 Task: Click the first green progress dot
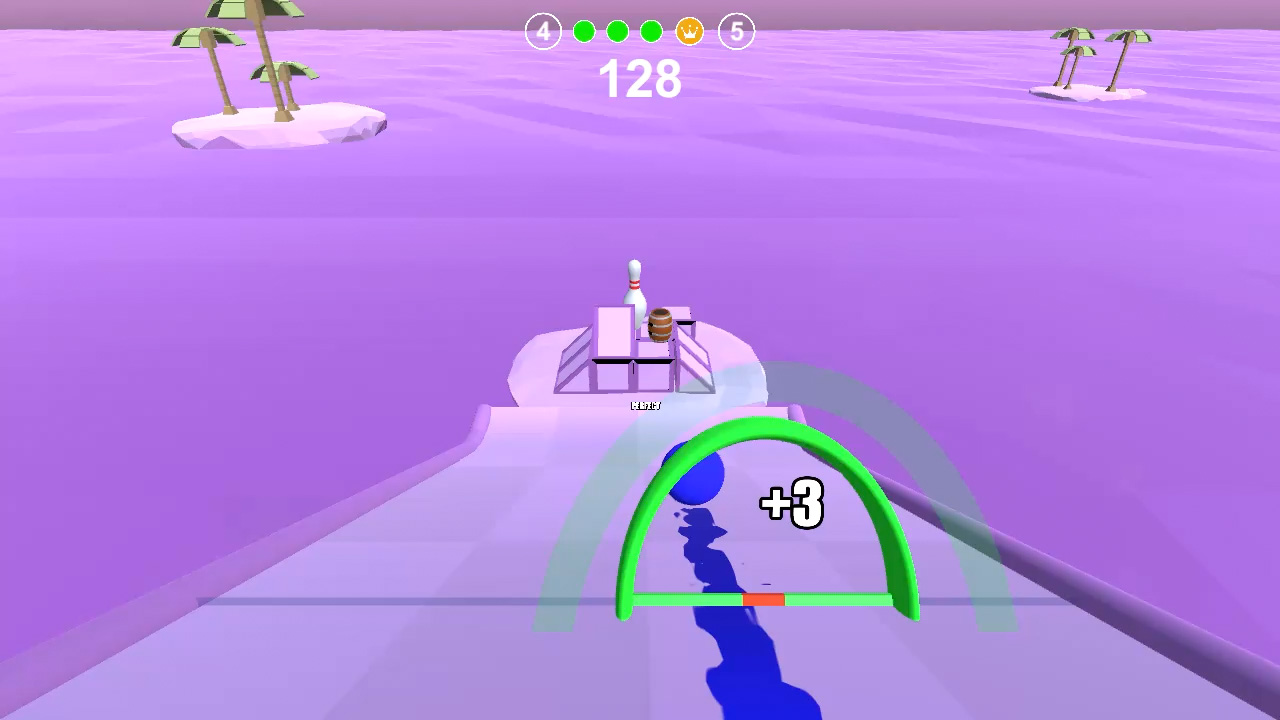[x=584, y=31]
